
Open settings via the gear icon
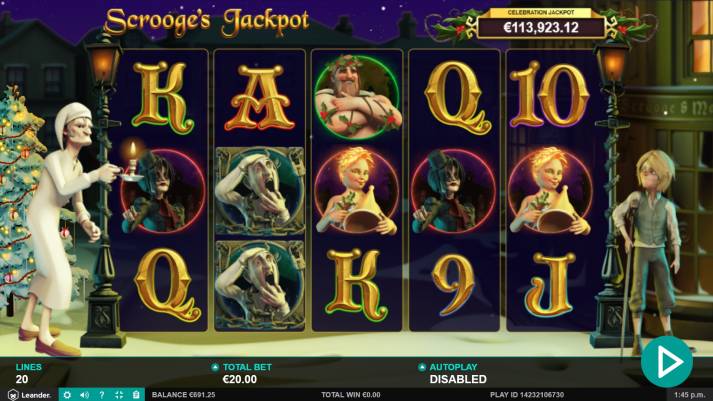pos(67,395)
